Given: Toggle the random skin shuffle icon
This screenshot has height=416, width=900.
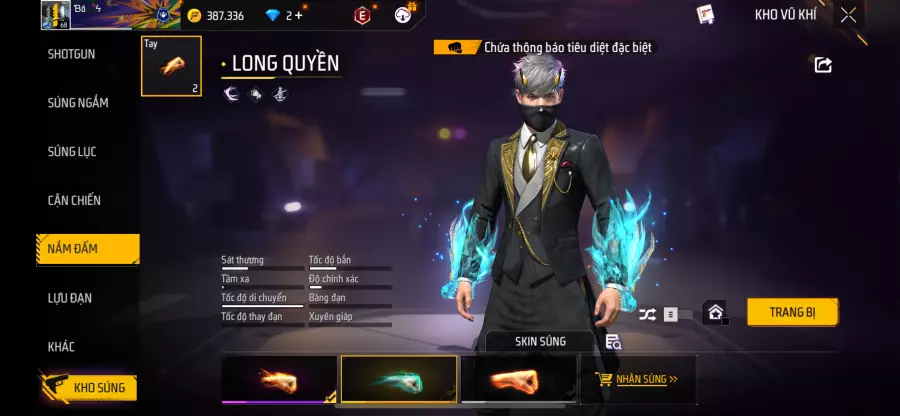Looking at the screenshot, I should pos(647,314).
